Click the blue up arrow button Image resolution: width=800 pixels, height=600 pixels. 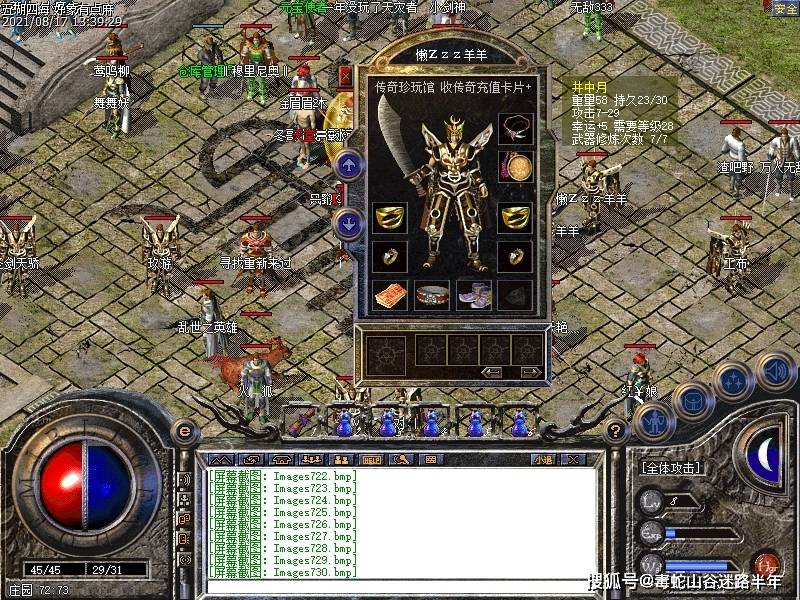(348, 165)
